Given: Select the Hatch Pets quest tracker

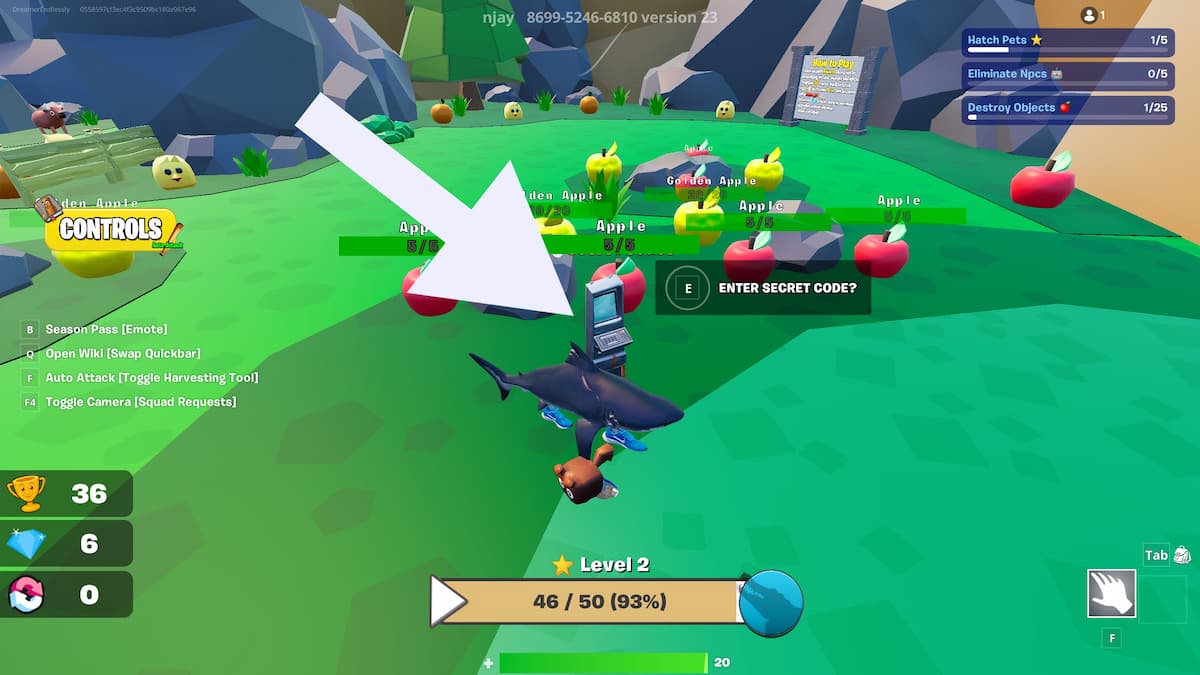Looking at the screenshot, I should [1067, 42].
